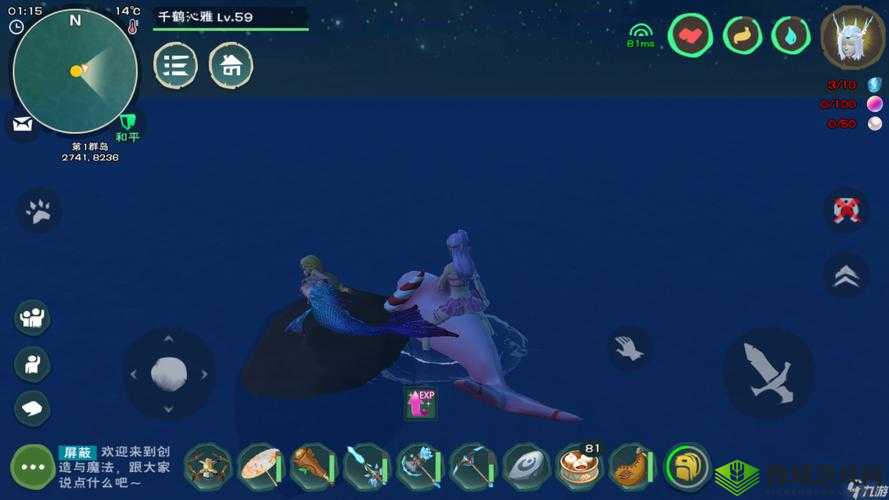Expand the green three-dot menu button

pyautogui.click(x=32, y=466)
